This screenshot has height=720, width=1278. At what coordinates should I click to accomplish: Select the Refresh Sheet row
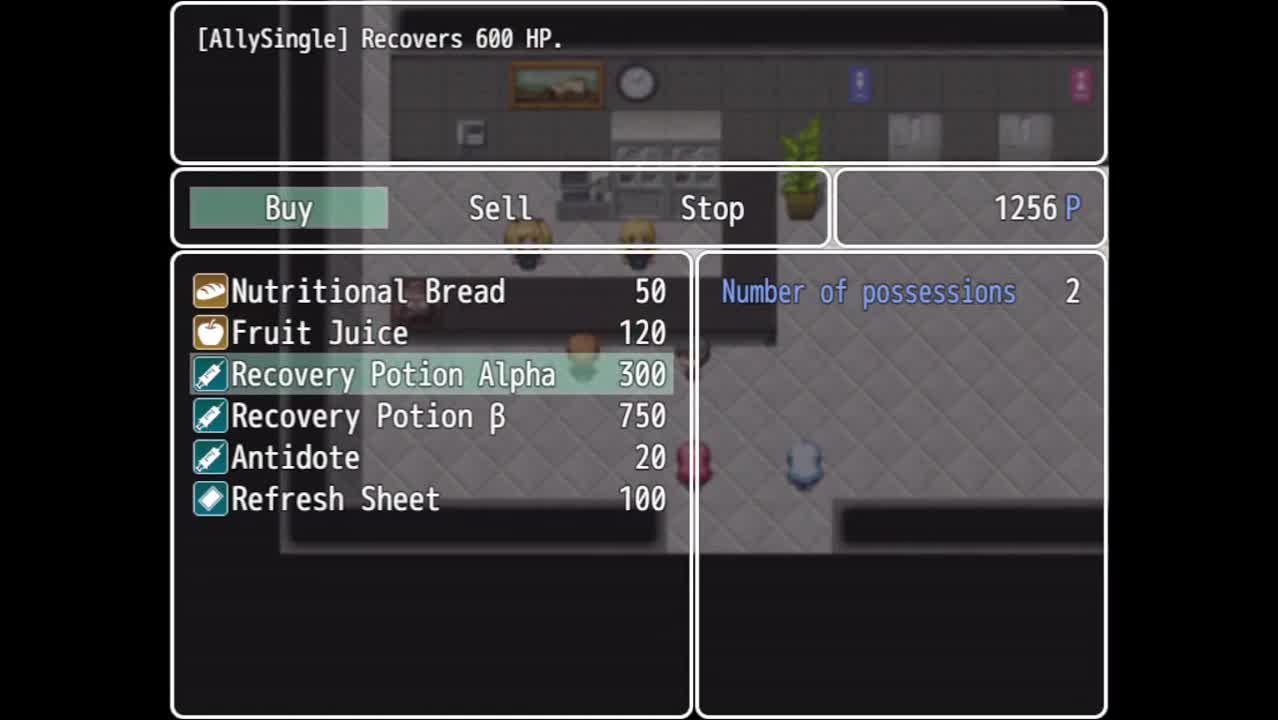click(x=430, y=499)
